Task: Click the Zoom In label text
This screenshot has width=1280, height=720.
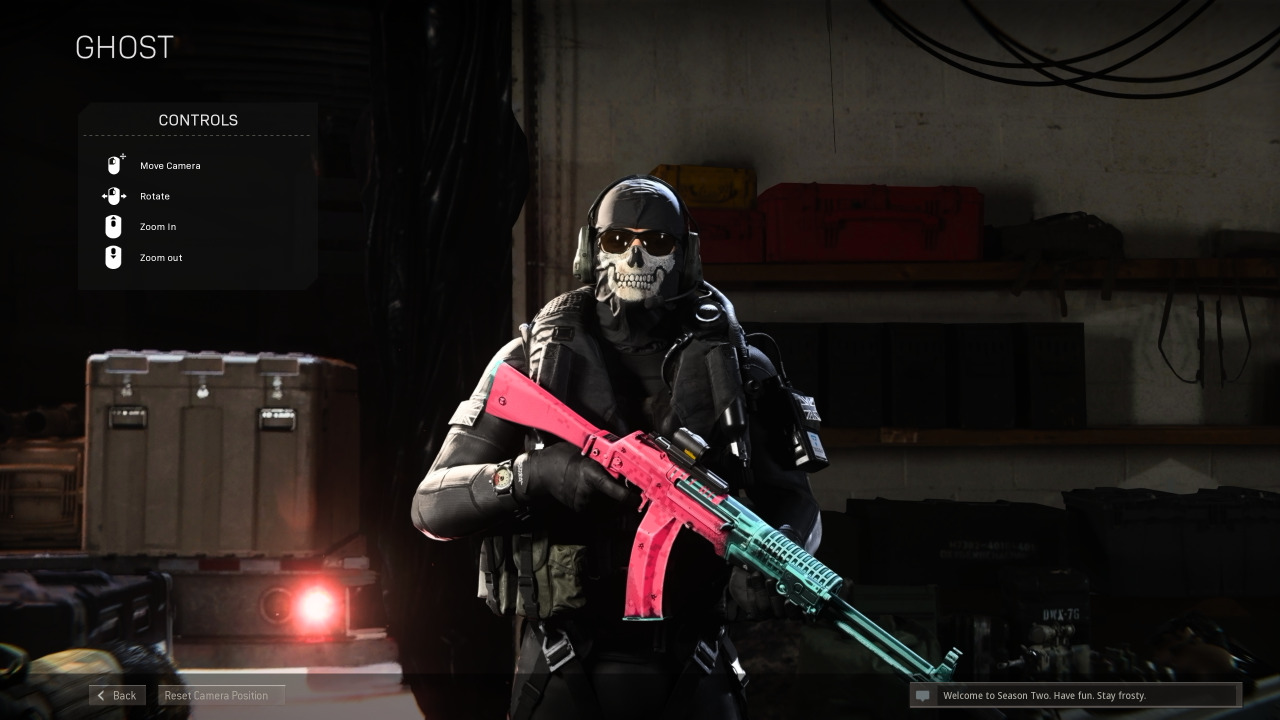Action: (158, 227)
